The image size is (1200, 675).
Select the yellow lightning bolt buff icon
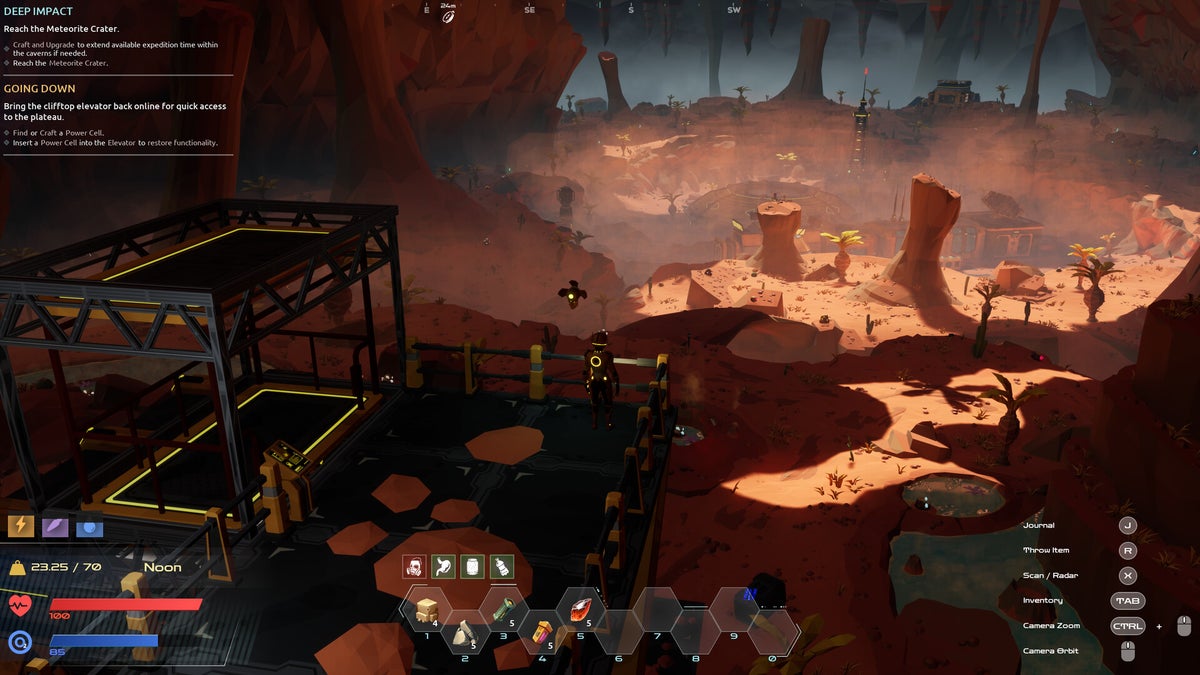[x=21, y=525]
